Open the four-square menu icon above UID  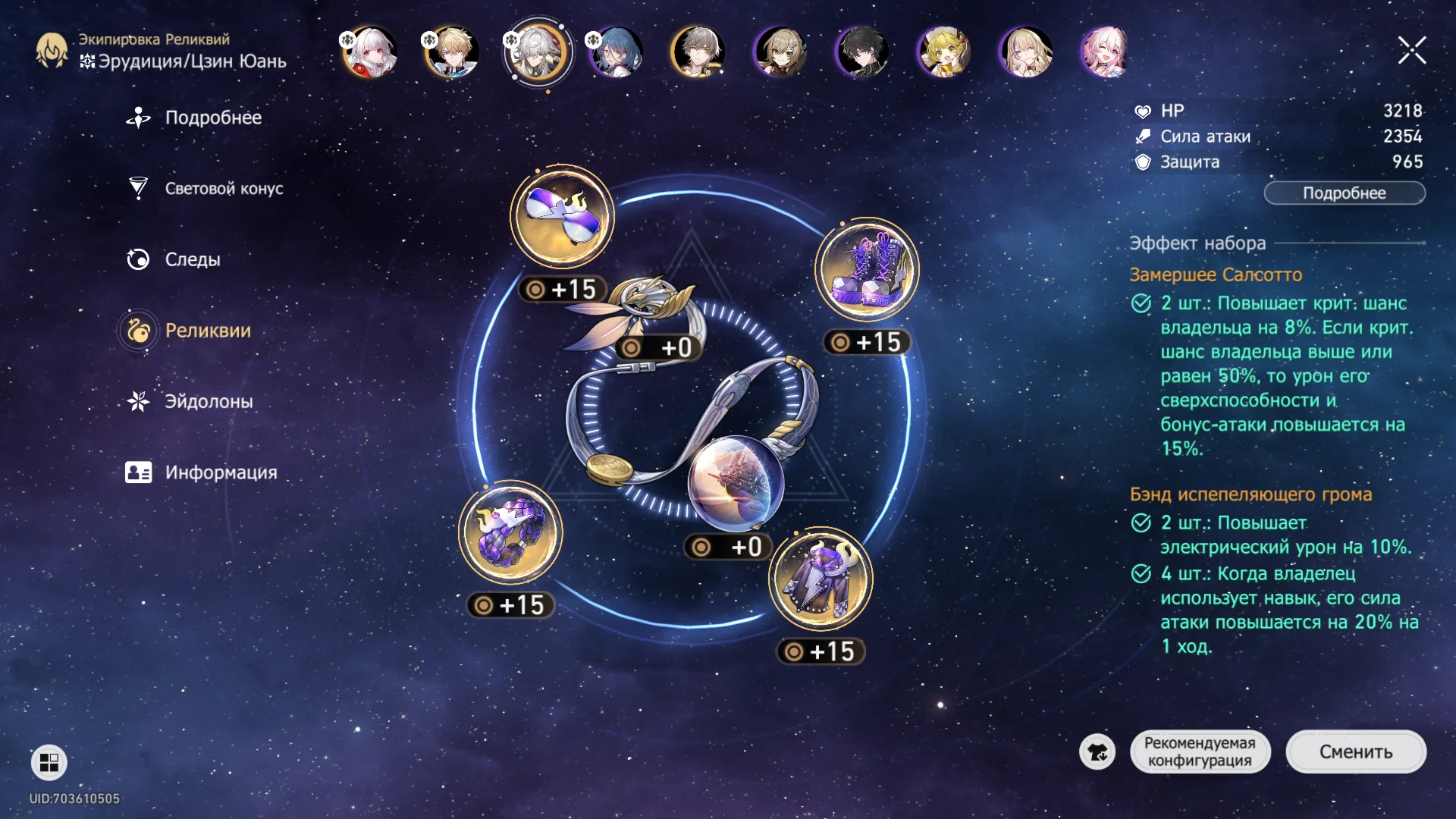[49, 762]
